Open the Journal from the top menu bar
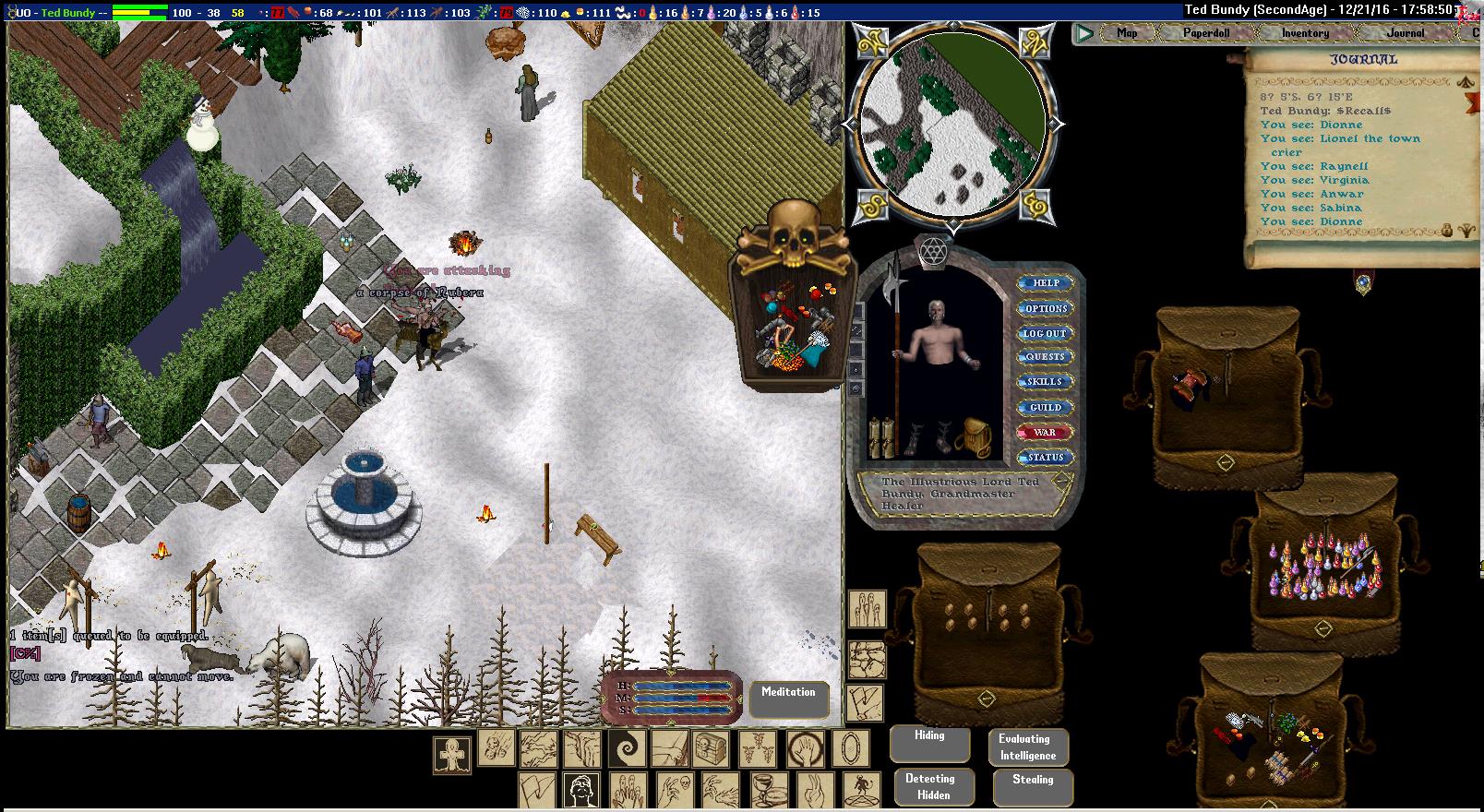Image resolution: width=1484 pixels, height=812 pixels. [x=1405, y=33]
